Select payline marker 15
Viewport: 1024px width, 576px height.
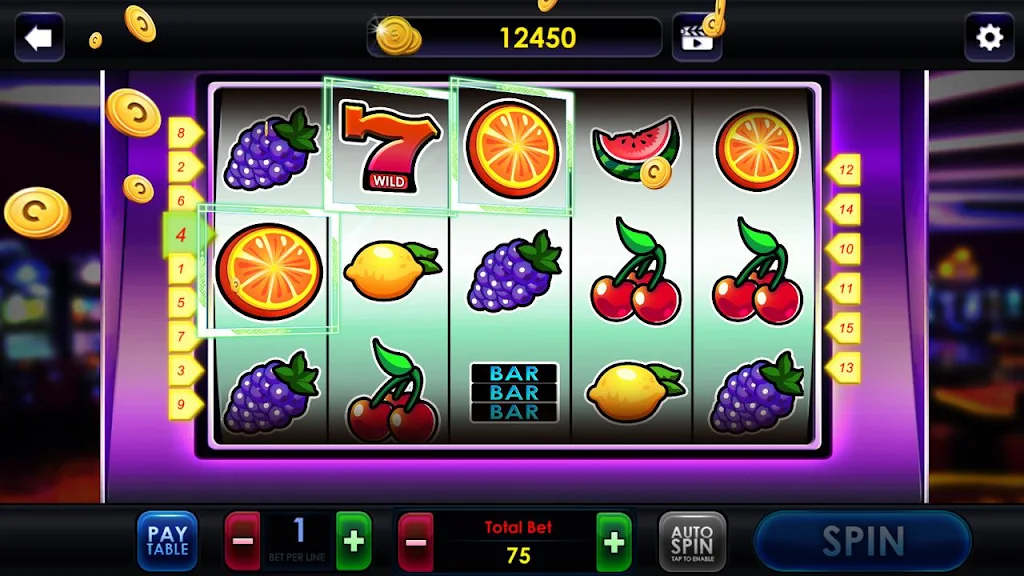coord(845,328)
